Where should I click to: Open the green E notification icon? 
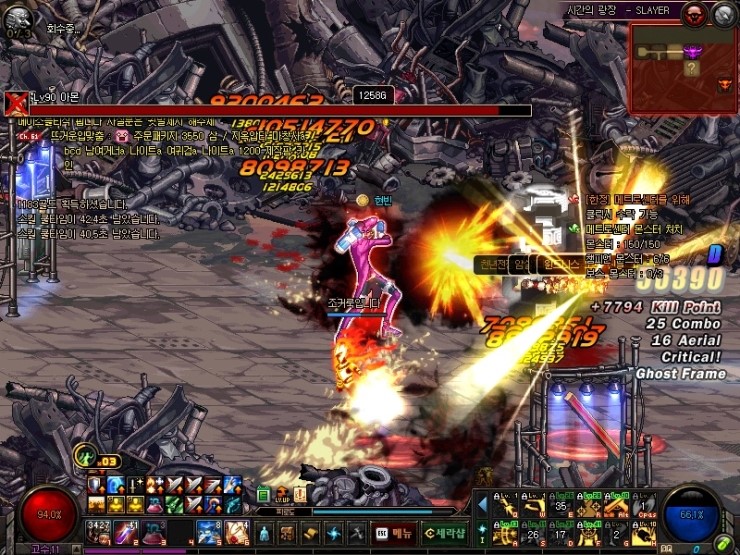click(263, 495)
